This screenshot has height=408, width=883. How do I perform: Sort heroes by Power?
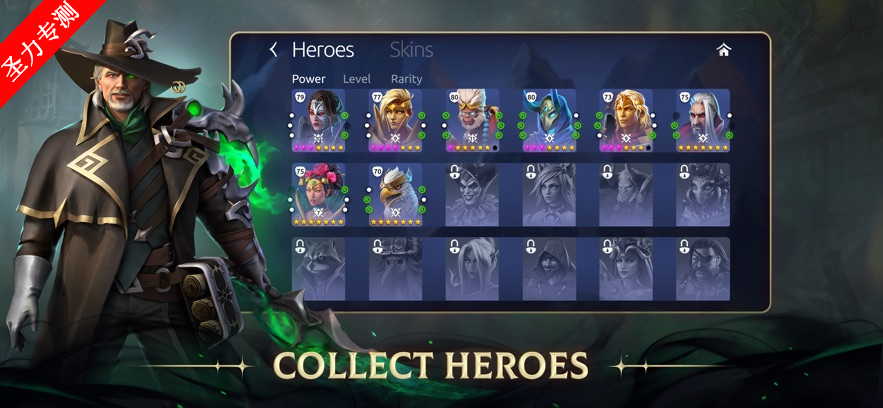(309, 79)
